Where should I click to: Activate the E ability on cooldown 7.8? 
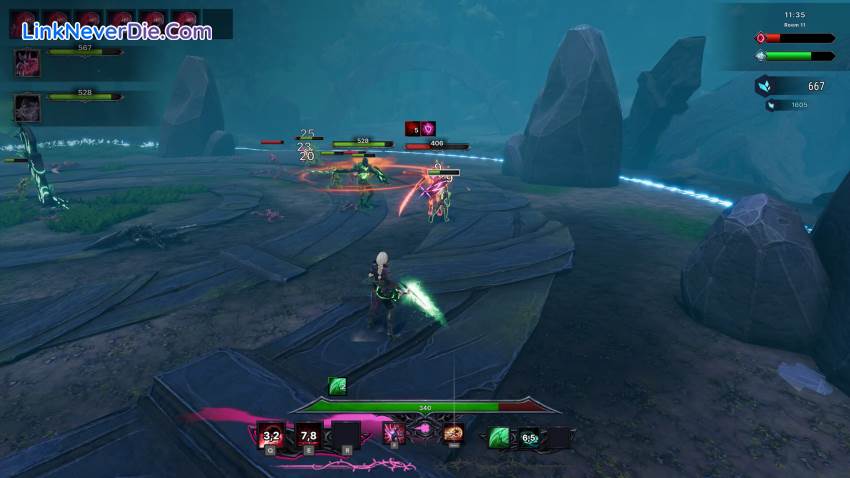tap(308, 435)
